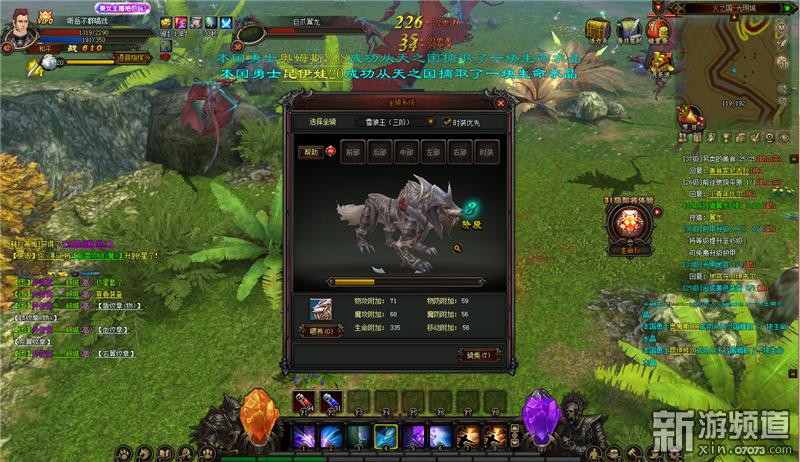
Task: Select the 时装 mount slot
Action: coord(486,153)
